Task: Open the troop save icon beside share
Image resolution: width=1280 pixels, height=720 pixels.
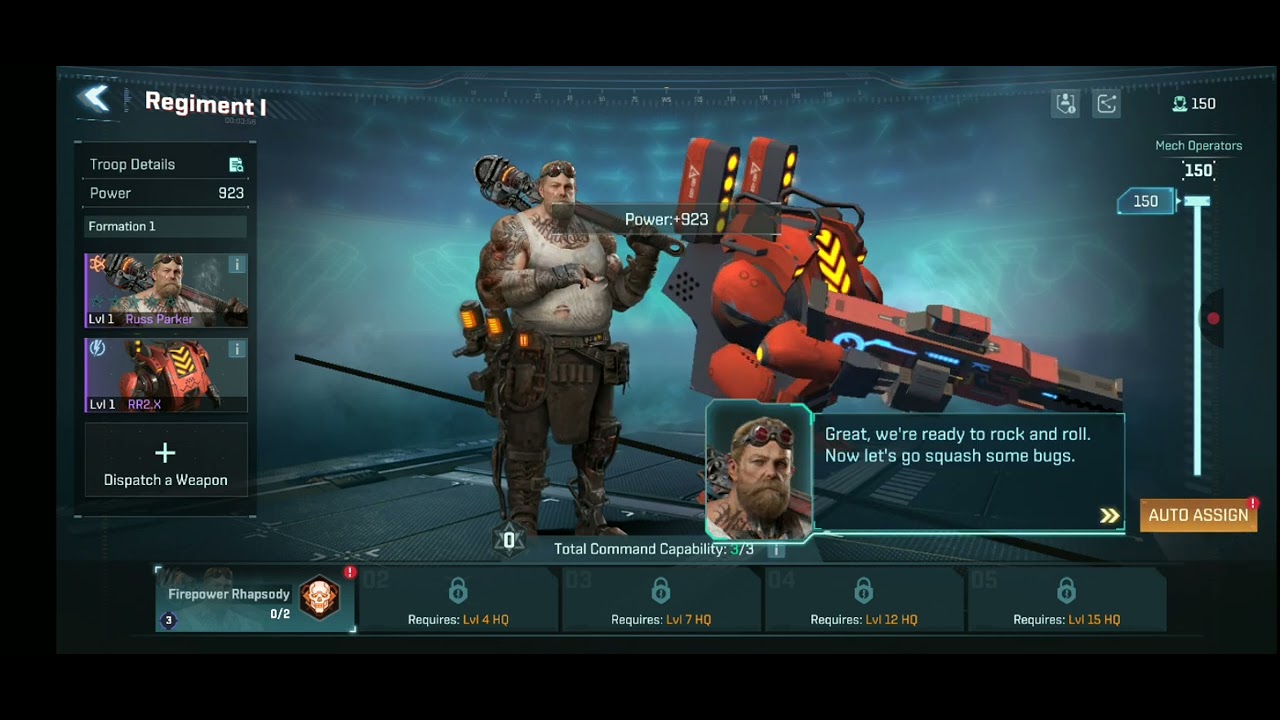Action: 1065,104
